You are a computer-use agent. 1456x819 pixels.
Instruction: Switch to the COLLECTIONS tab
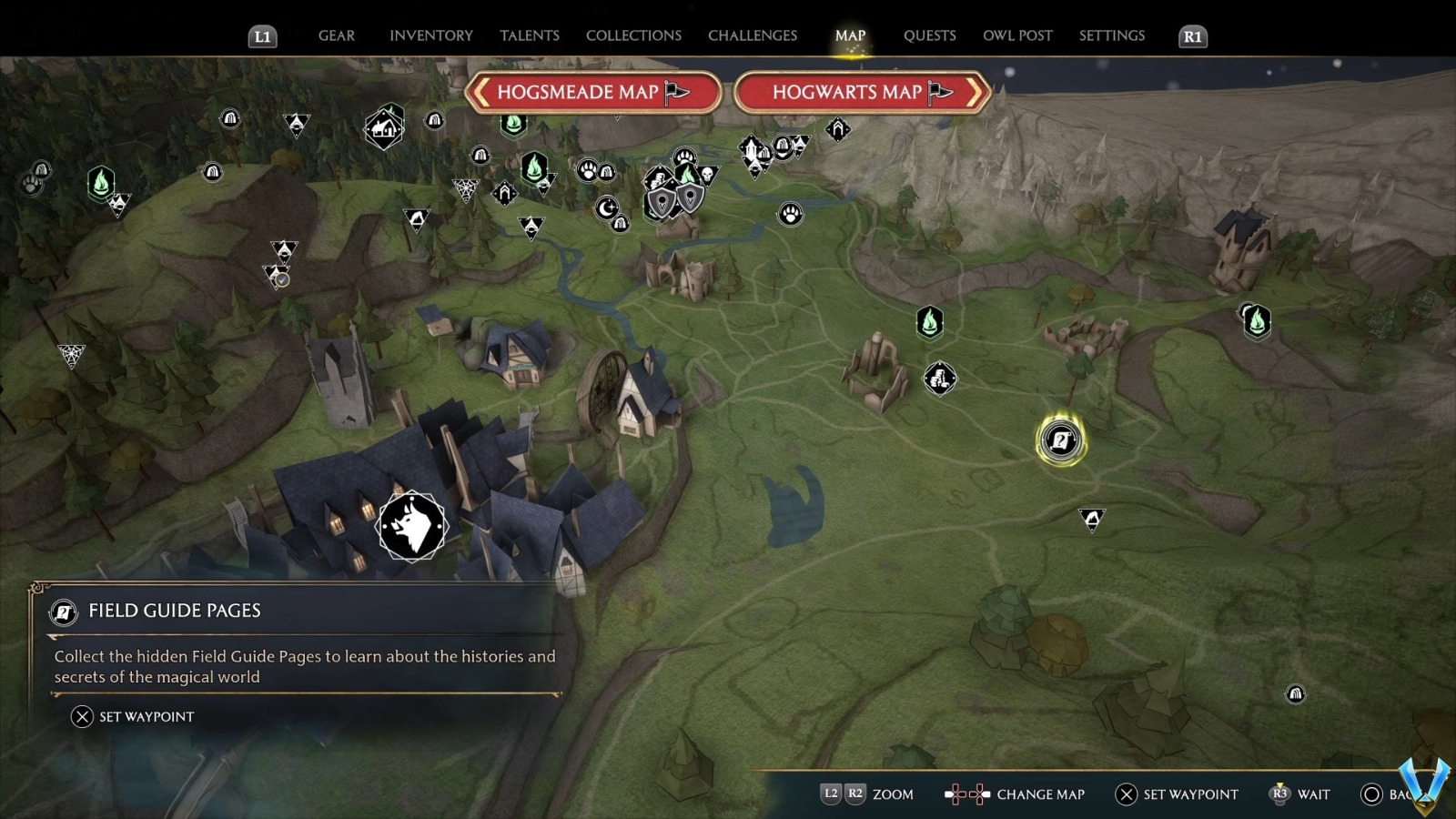[632, 35]
